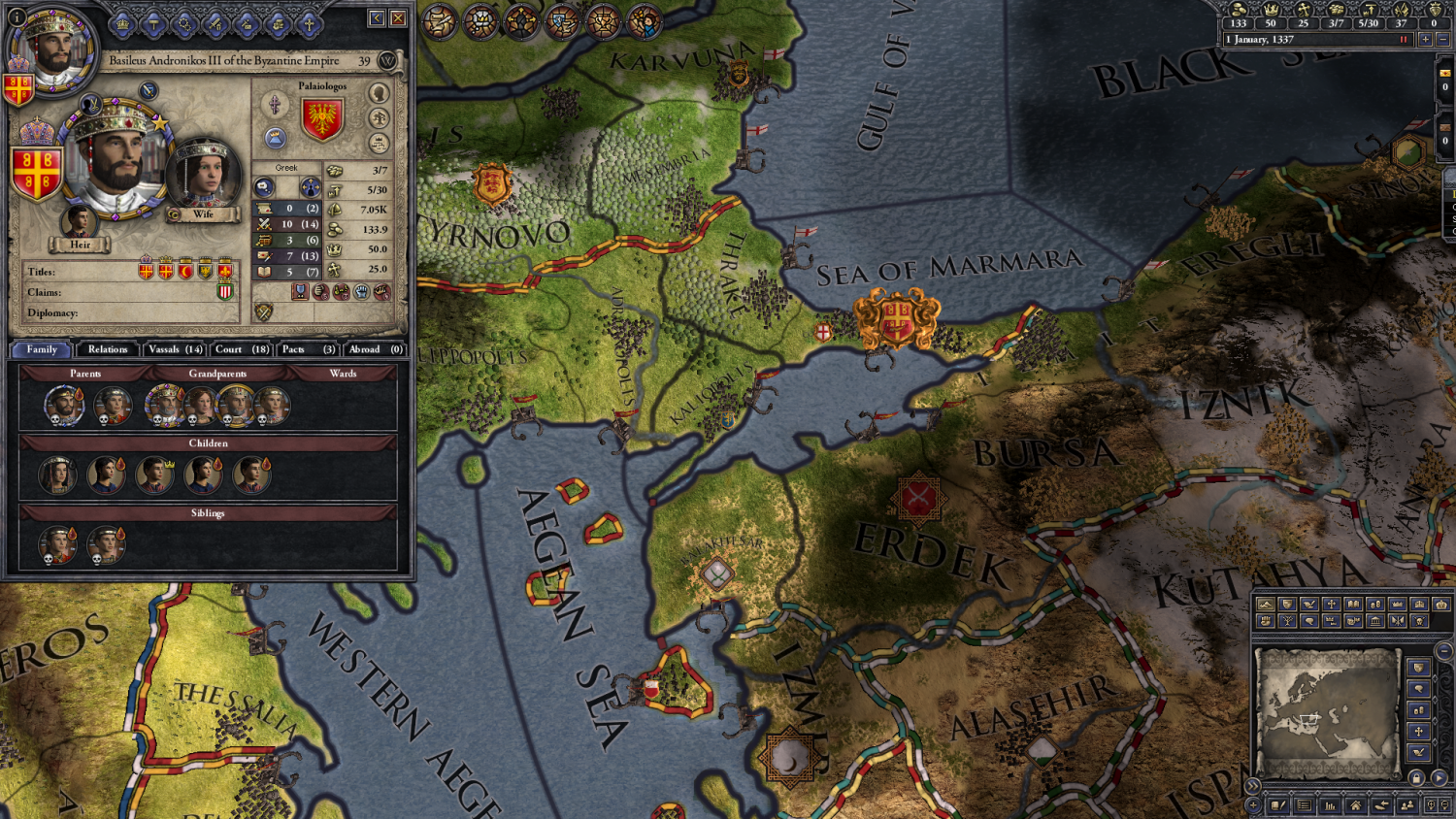This screenshot has height=819, width=1456.
Task: Open the dynasty tree map mode
Action: (1285, 622)
